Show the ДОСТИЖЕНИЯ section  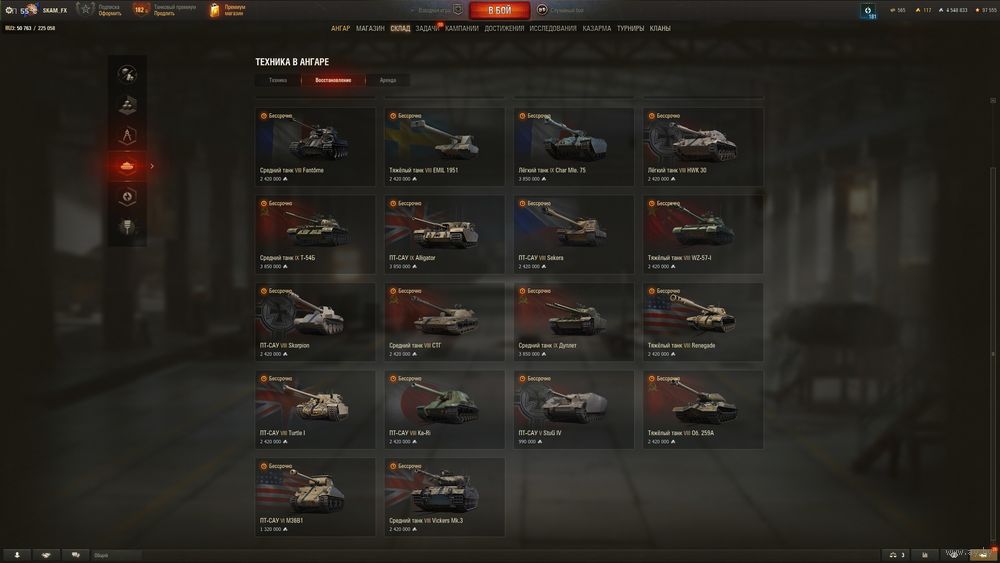[504, 28]
